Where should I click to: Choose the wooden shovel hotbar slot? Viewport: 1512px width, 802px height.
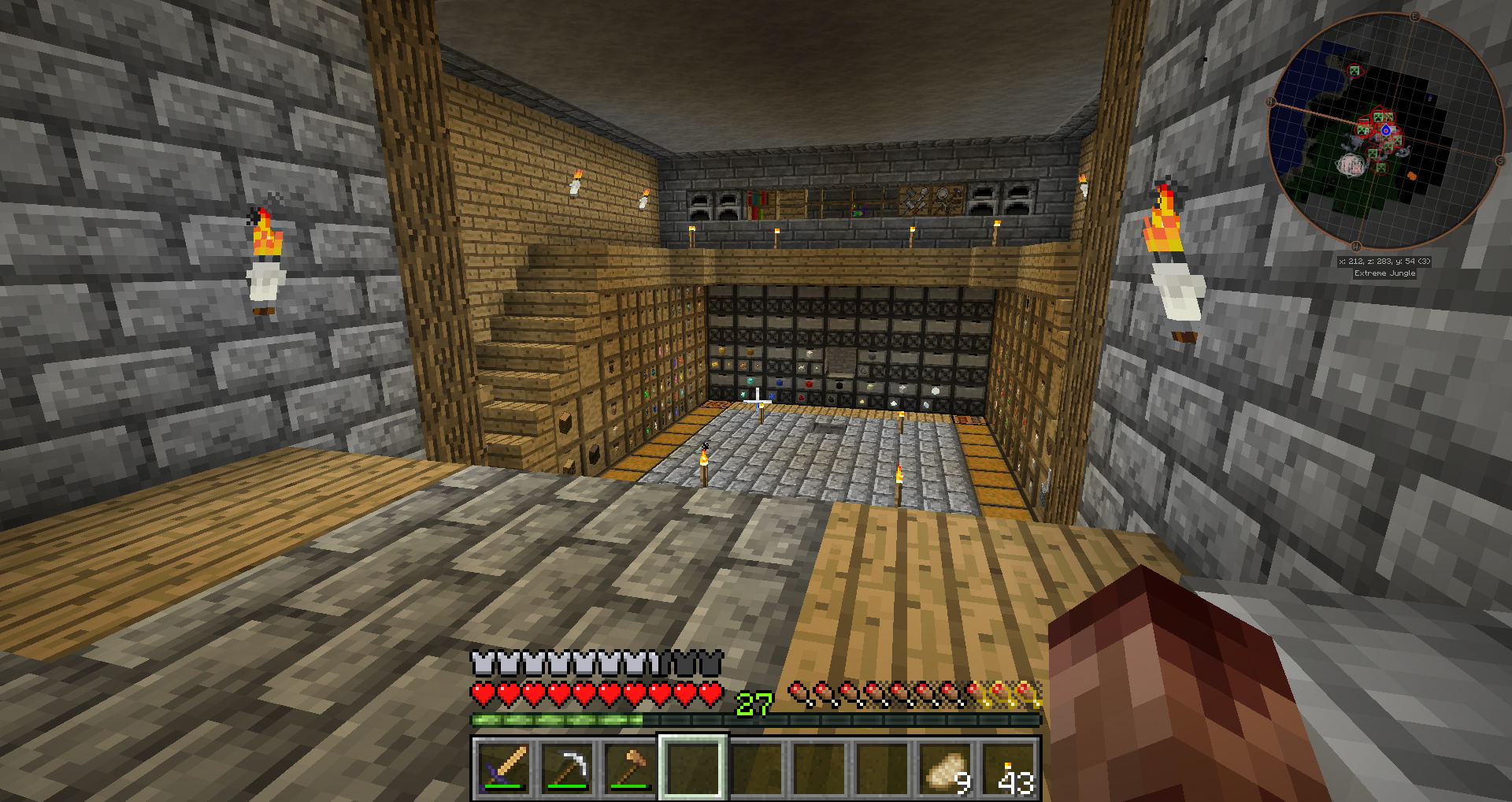(x=629, y=767)
